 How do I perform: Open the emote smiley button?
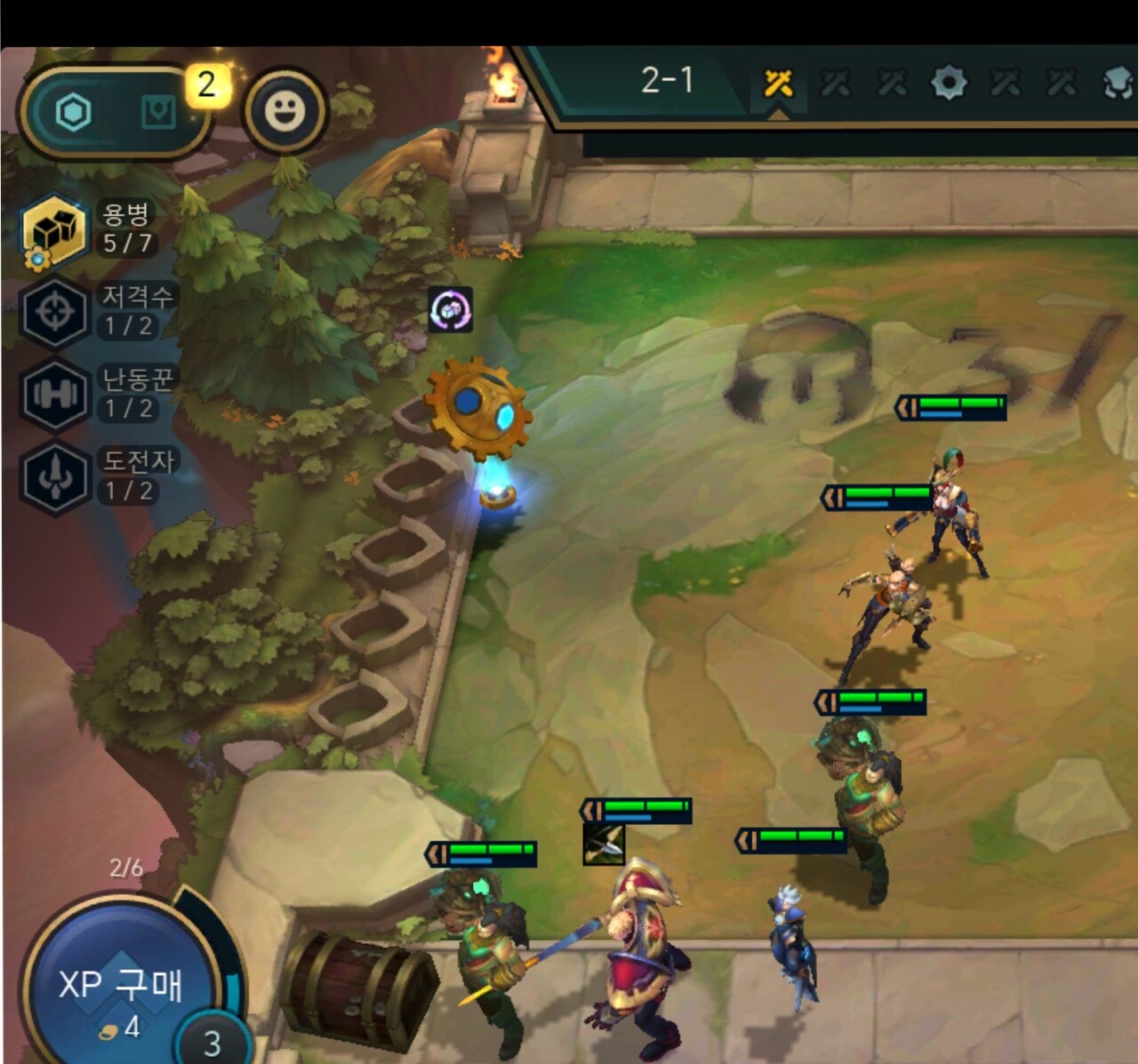[x=285, y=111]
